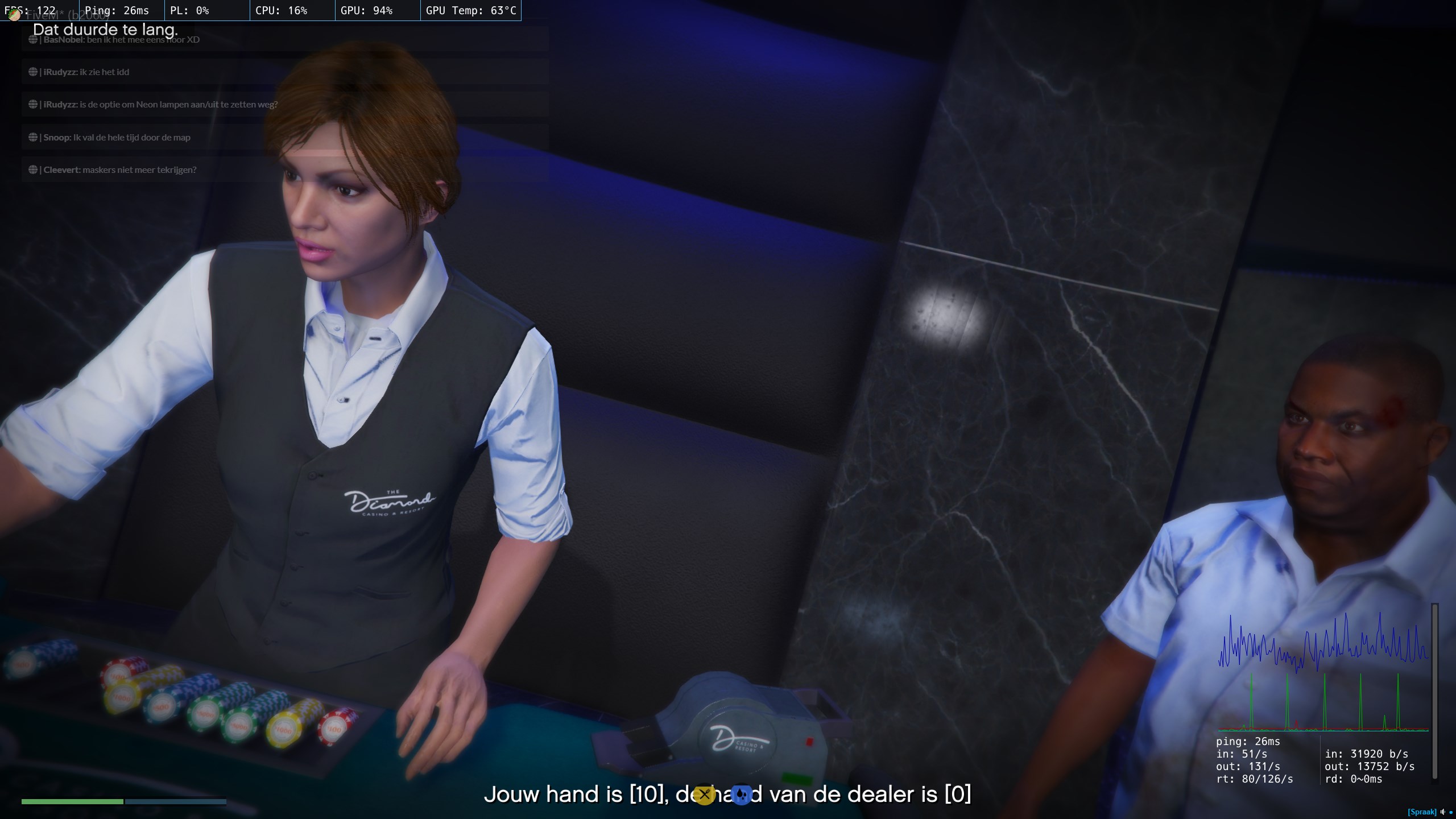1456x819 pixels.
Task: Open Snoop's chat message
Action: point(117,138)
